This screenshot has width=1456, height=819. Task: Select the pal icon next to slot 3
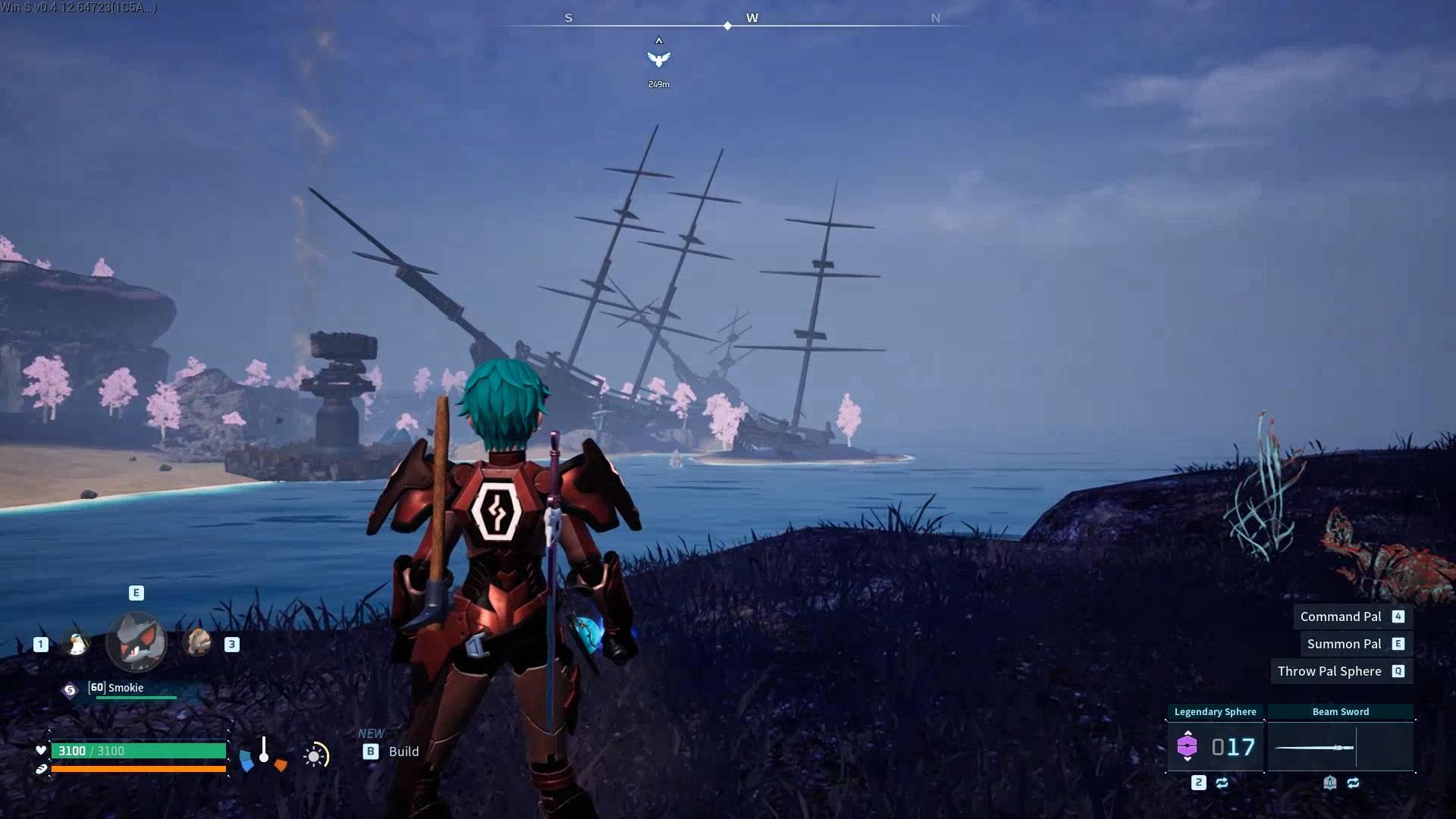pyautogui.click(x=196, y=642)
